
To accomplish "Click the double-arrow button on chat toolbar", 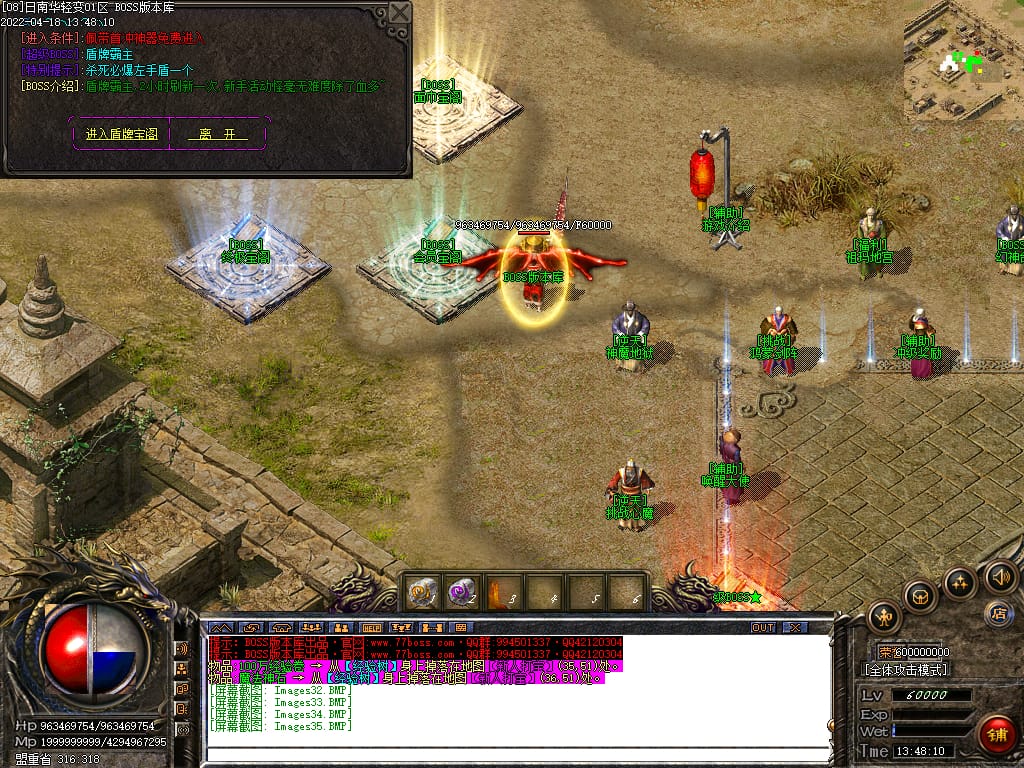I will click(221, 627).
